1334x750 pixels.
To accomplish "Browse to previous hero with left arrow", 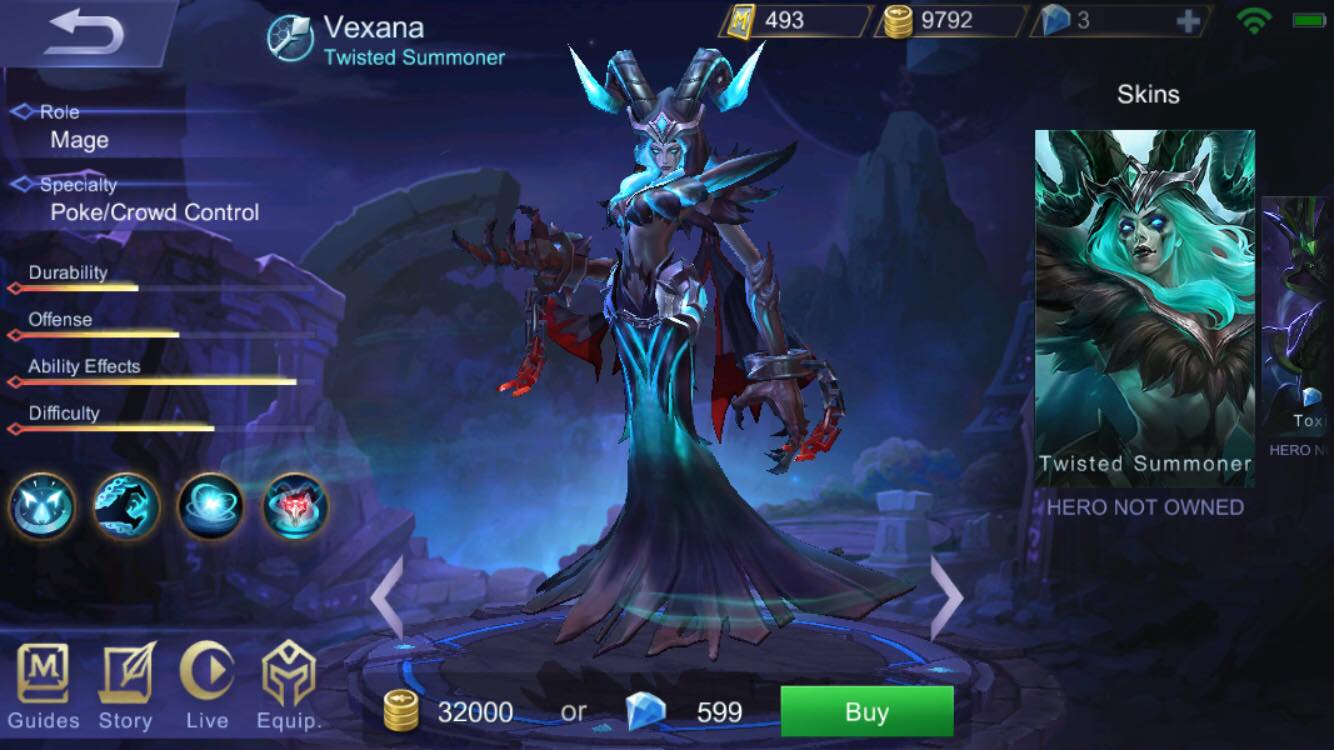I will (388, 597).
